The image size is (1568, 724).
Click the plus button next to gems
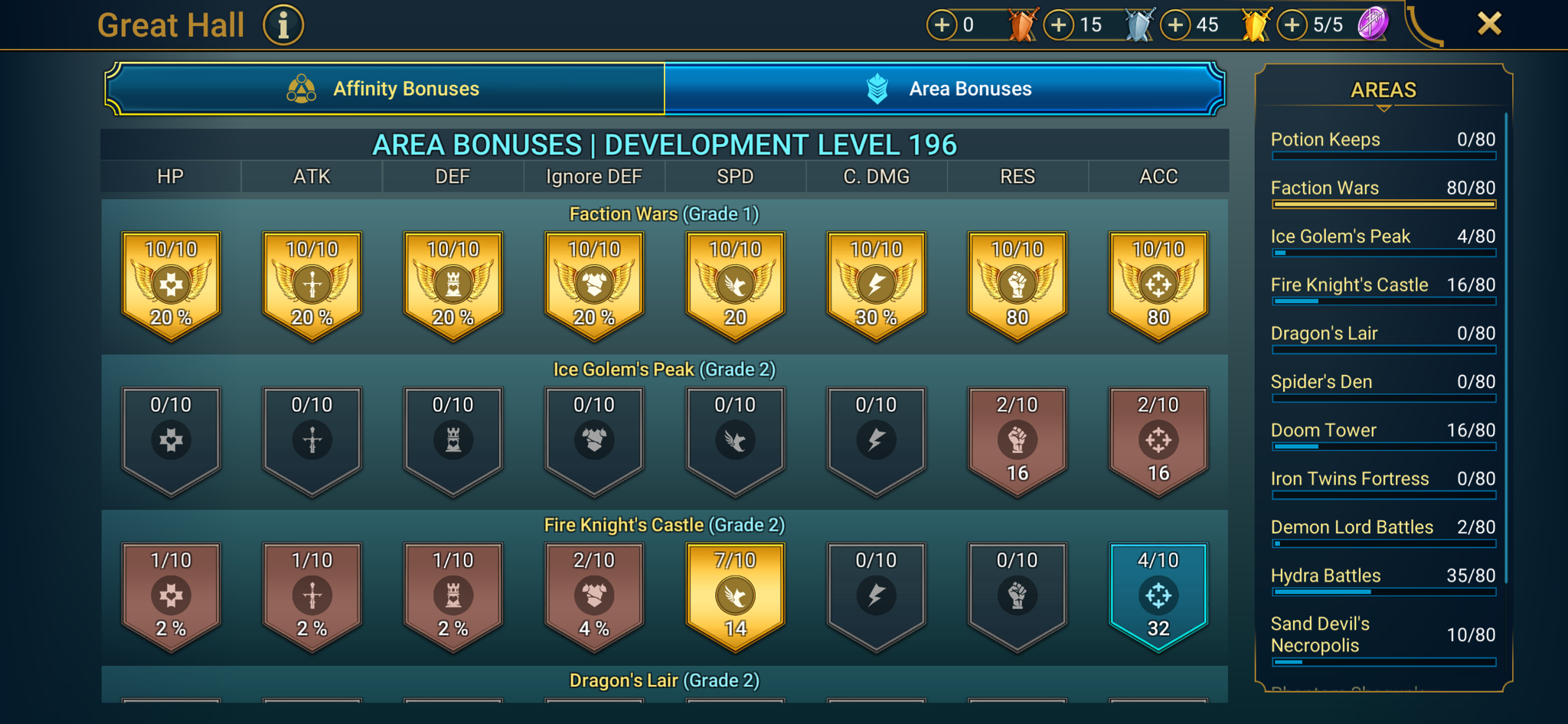1292,24
